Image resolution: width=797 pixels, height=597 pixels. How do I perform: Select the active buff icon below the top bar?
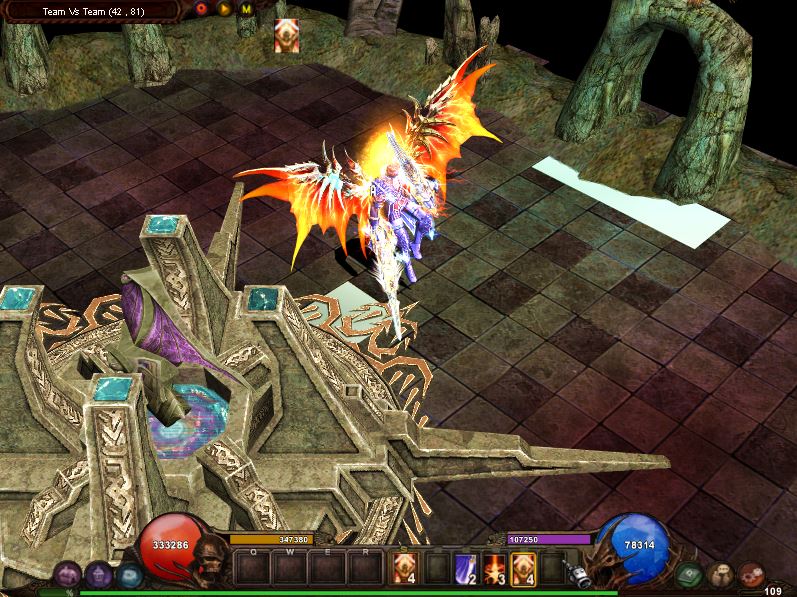(286, 35)
